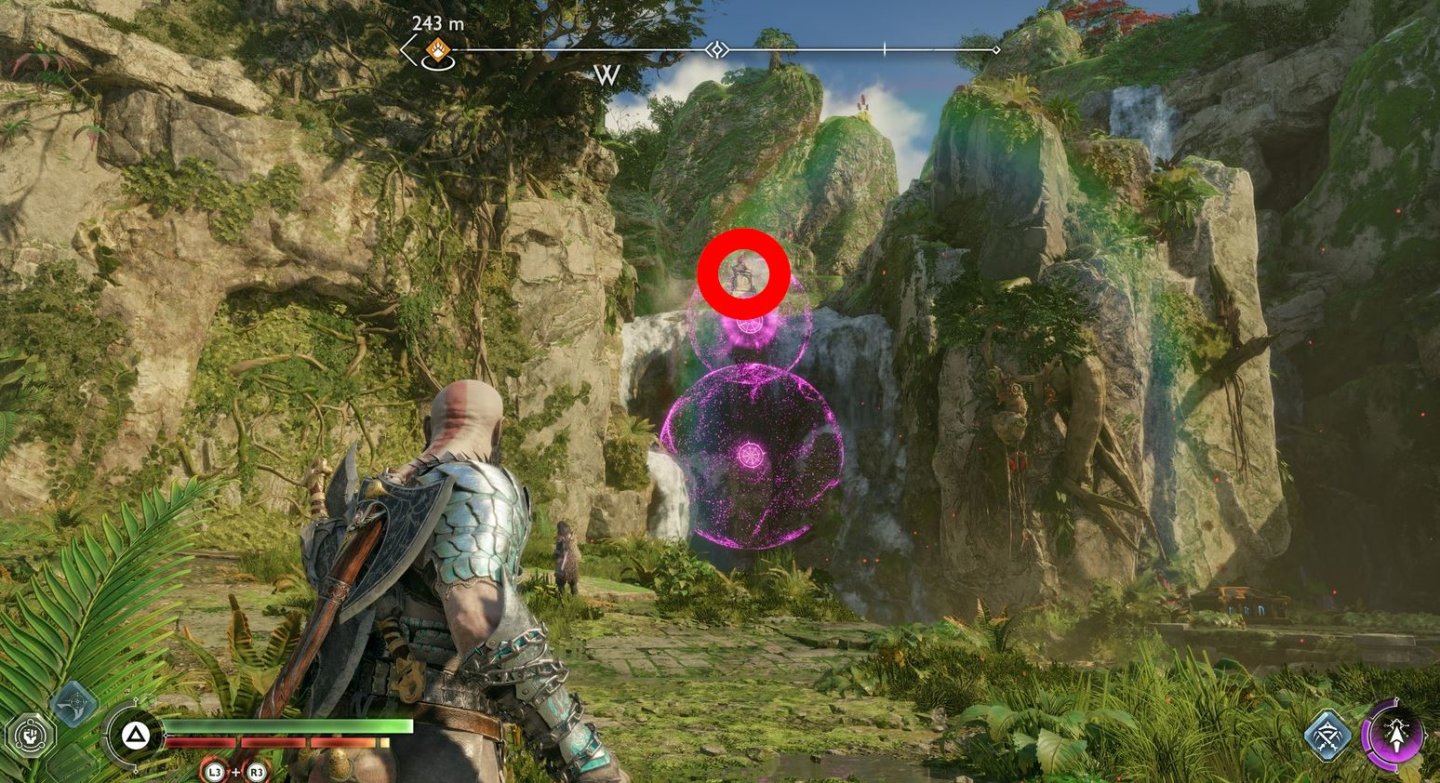The image size is (1440, 783).
Task: Click the Spartan Rage fist icon
Action: click(x=30, y=733)
